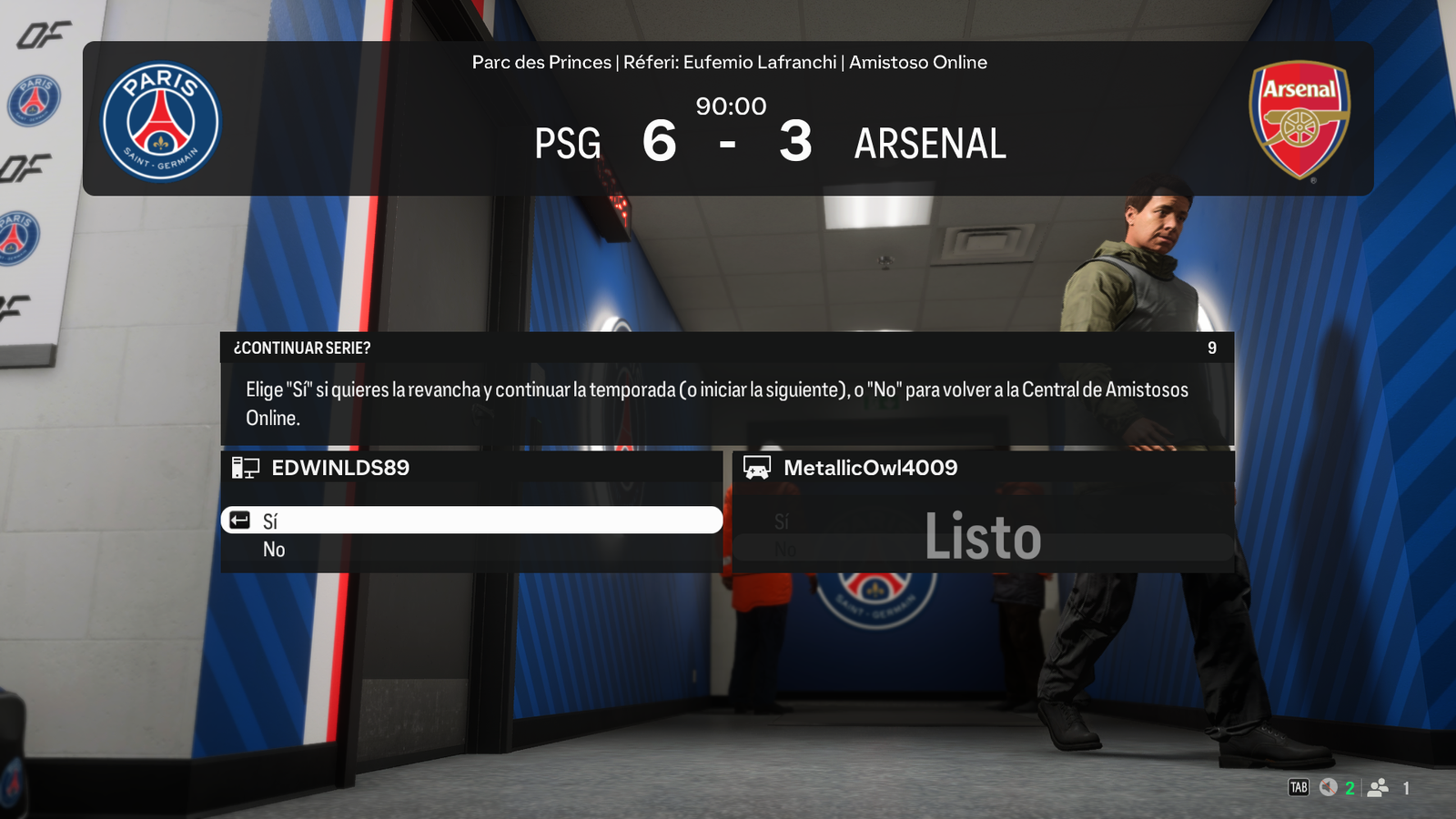Select "No" to return to Amistosos Online
This screenshot has width=1456, height=819.
(x=274, y=550)
